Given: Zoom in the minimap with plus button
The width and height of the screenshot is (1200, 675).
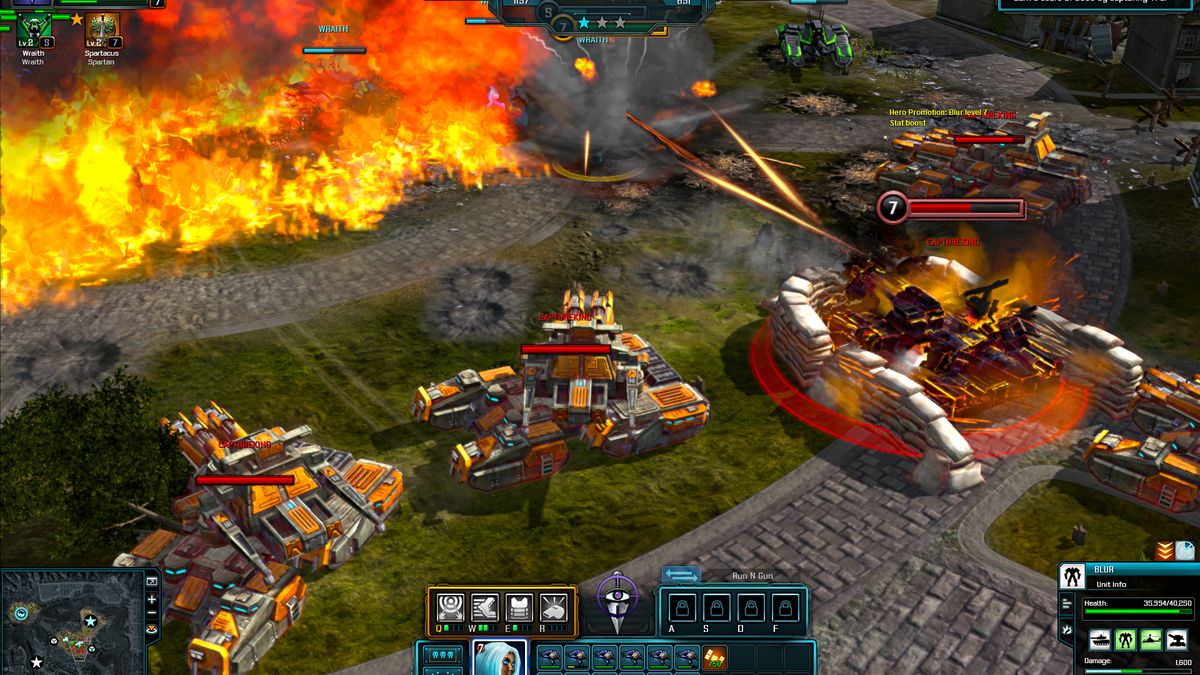Looking at the screenshot, I should pos(152,599).
